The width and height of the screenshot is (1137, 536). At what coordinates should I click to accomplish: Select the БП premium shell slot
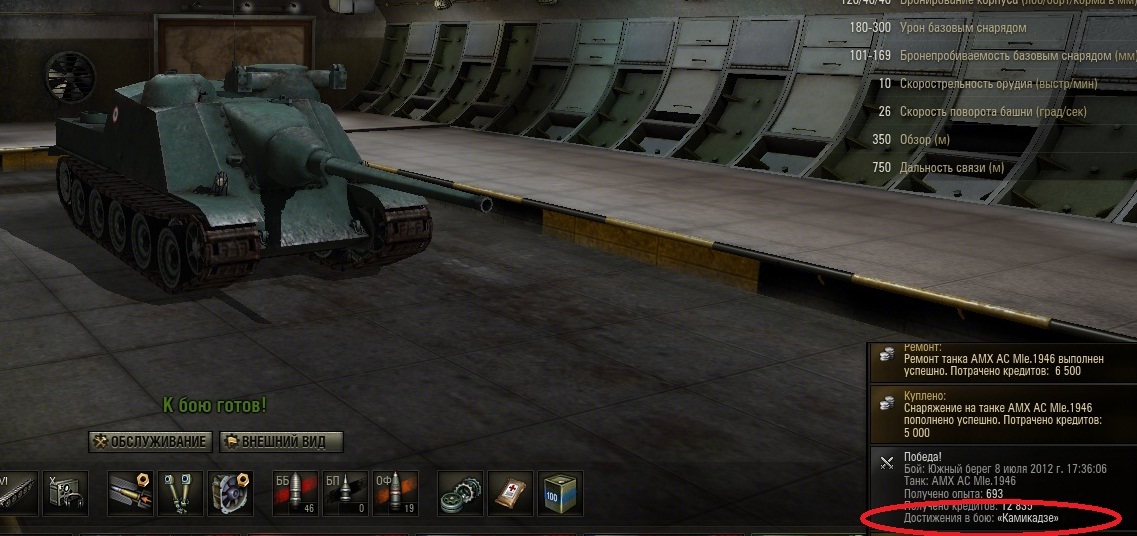[x=346, y=494]
